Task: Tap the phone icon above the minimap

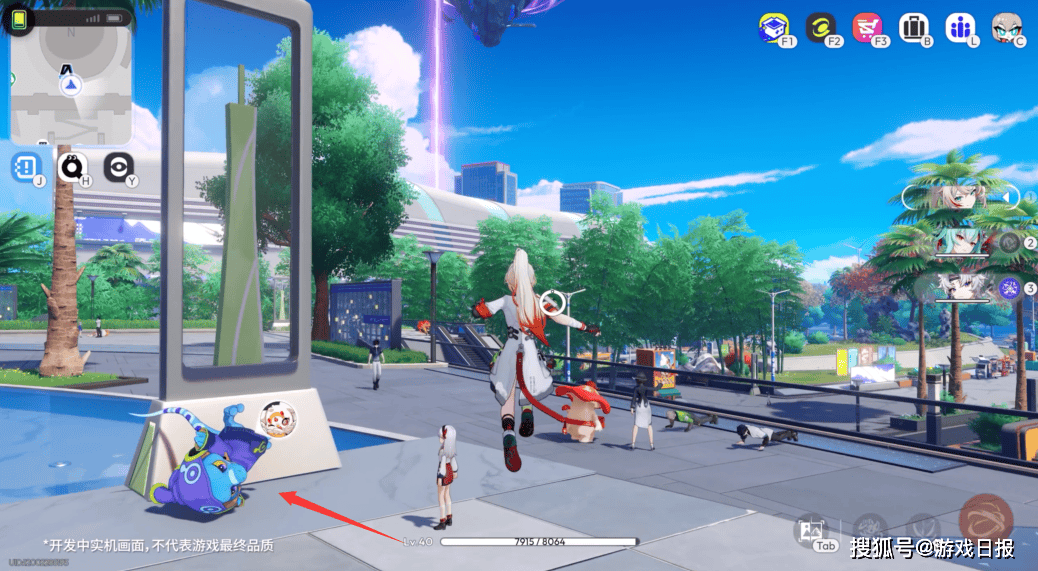Action: click(x=18, y=19)
